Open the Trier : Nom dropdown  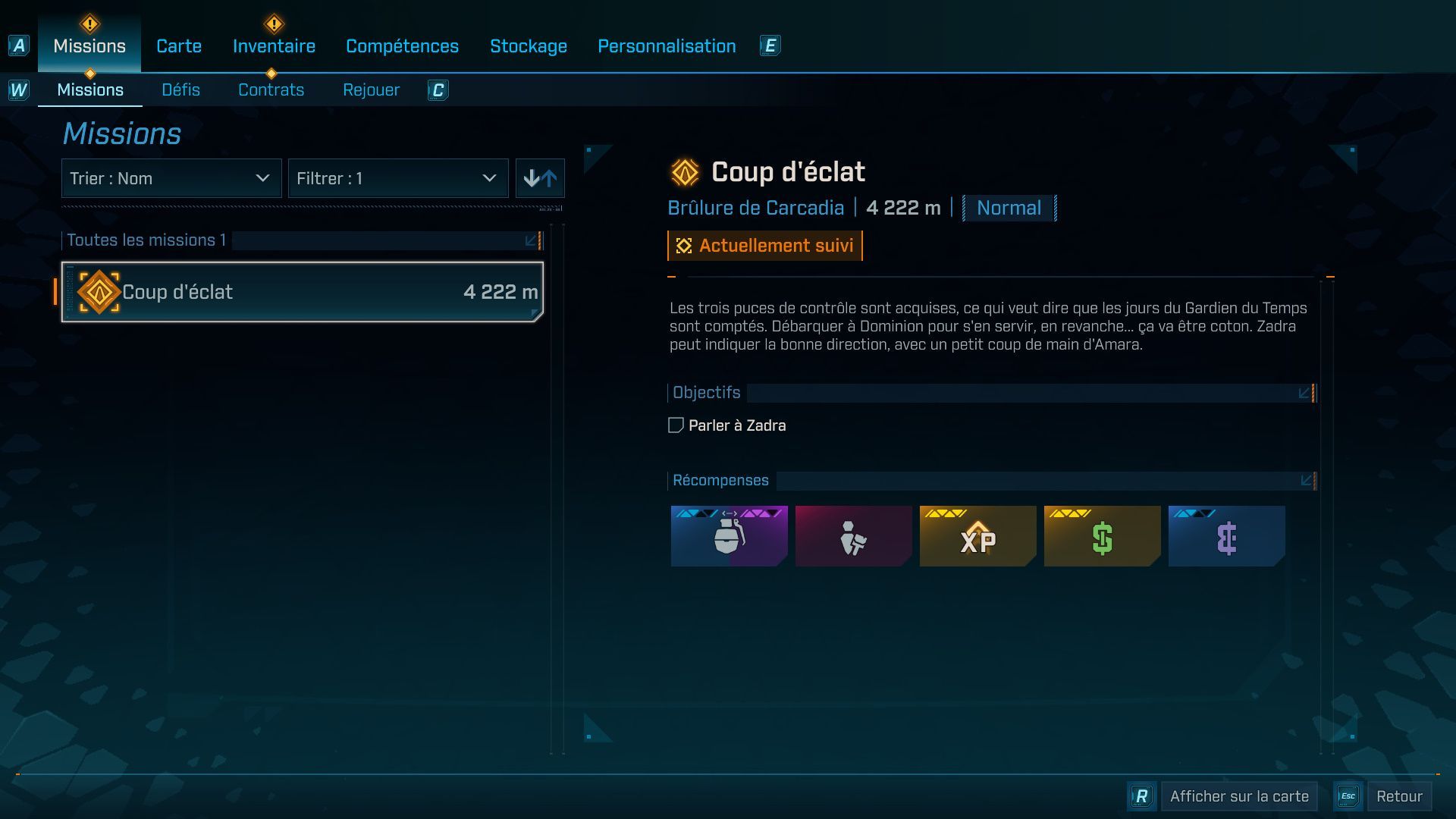click(x=171, y=178)
